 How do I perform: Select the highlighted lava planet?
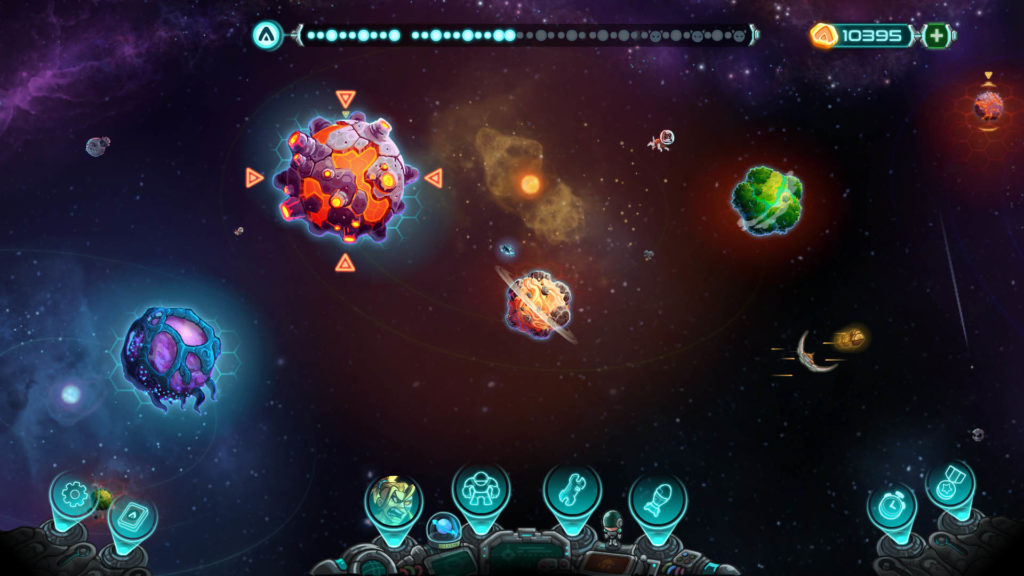click(x=345, y=178)
